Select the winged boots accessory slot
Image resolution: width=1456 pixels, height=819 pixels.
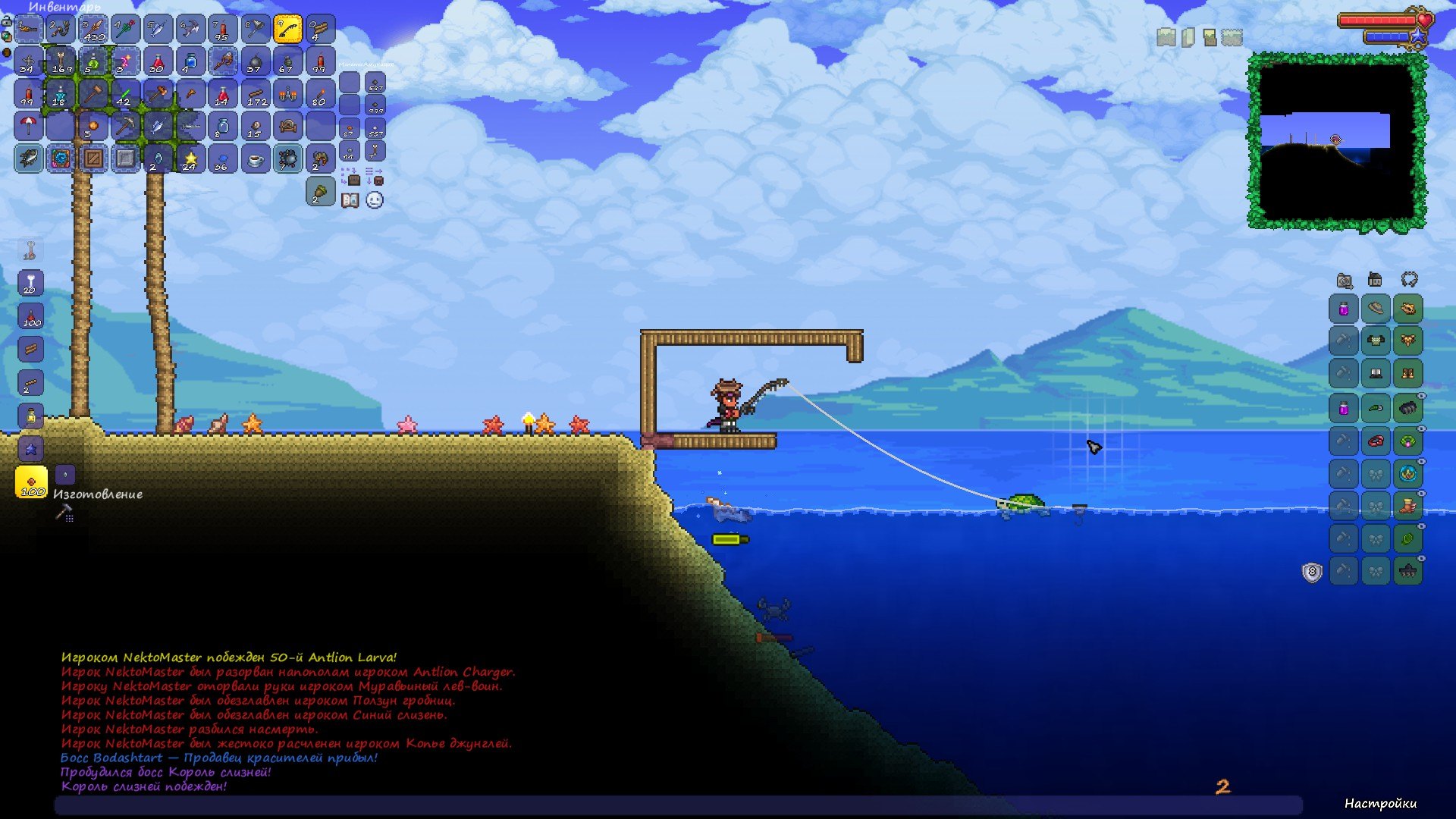pos(1408,506)
